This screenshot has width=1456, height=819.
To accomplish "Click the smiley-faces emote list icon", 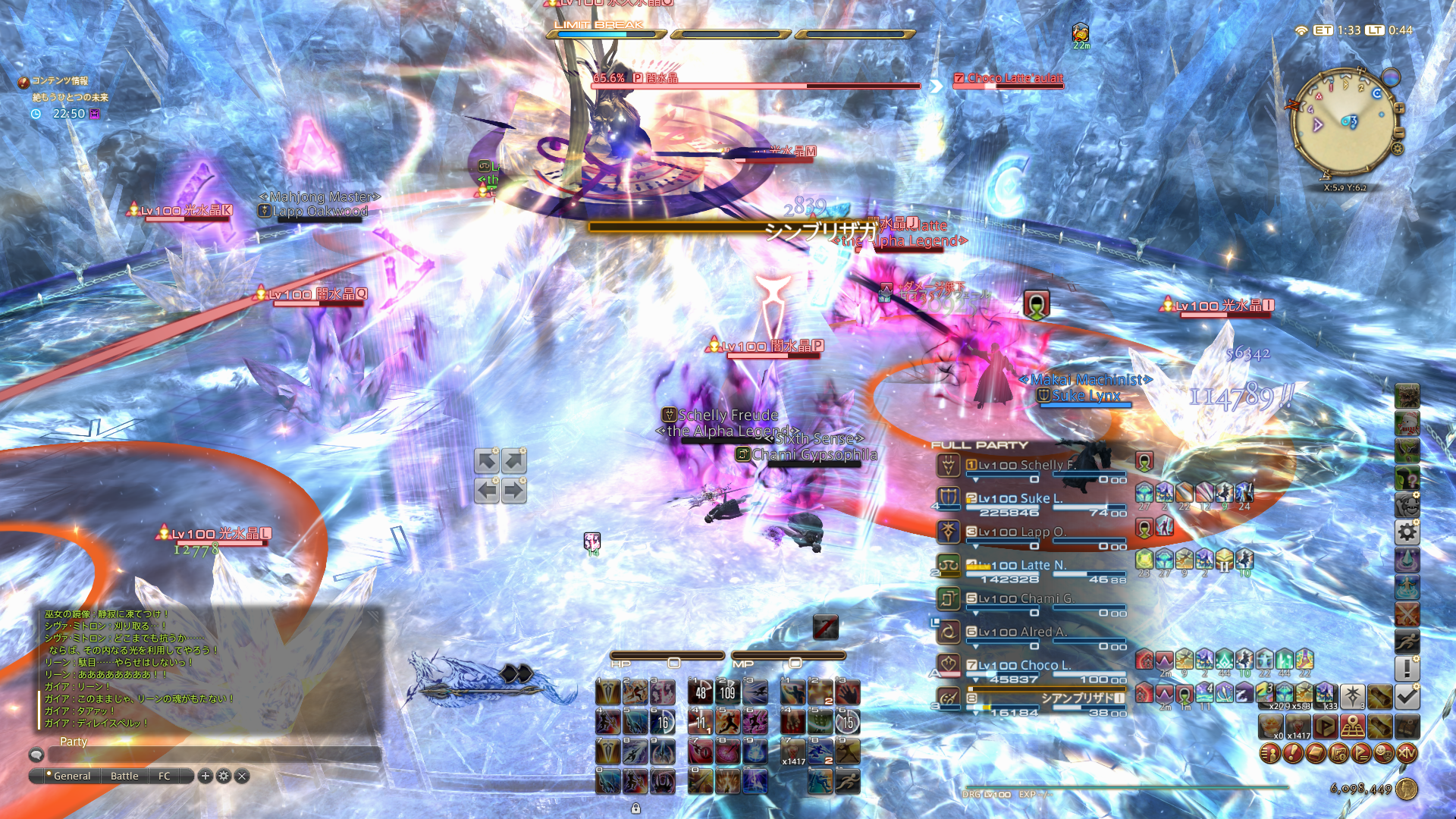I will click(1384, 753).
